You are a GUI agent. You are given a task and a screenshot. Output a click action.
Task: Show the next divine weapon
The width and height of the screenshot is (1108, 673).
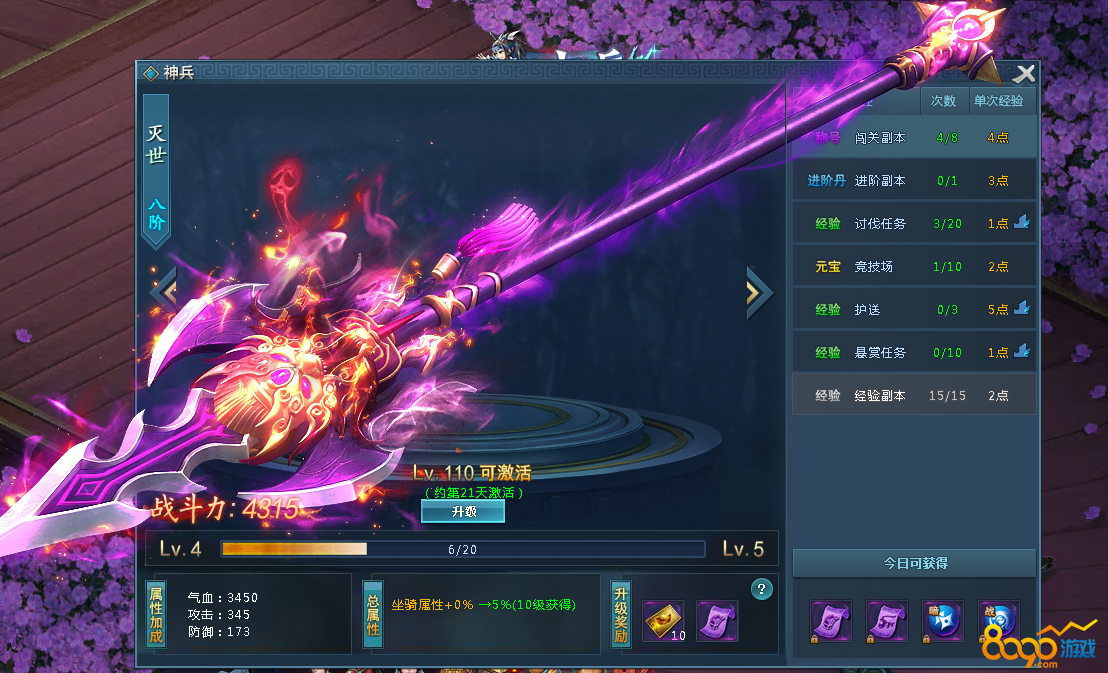[x=758, y=292]
